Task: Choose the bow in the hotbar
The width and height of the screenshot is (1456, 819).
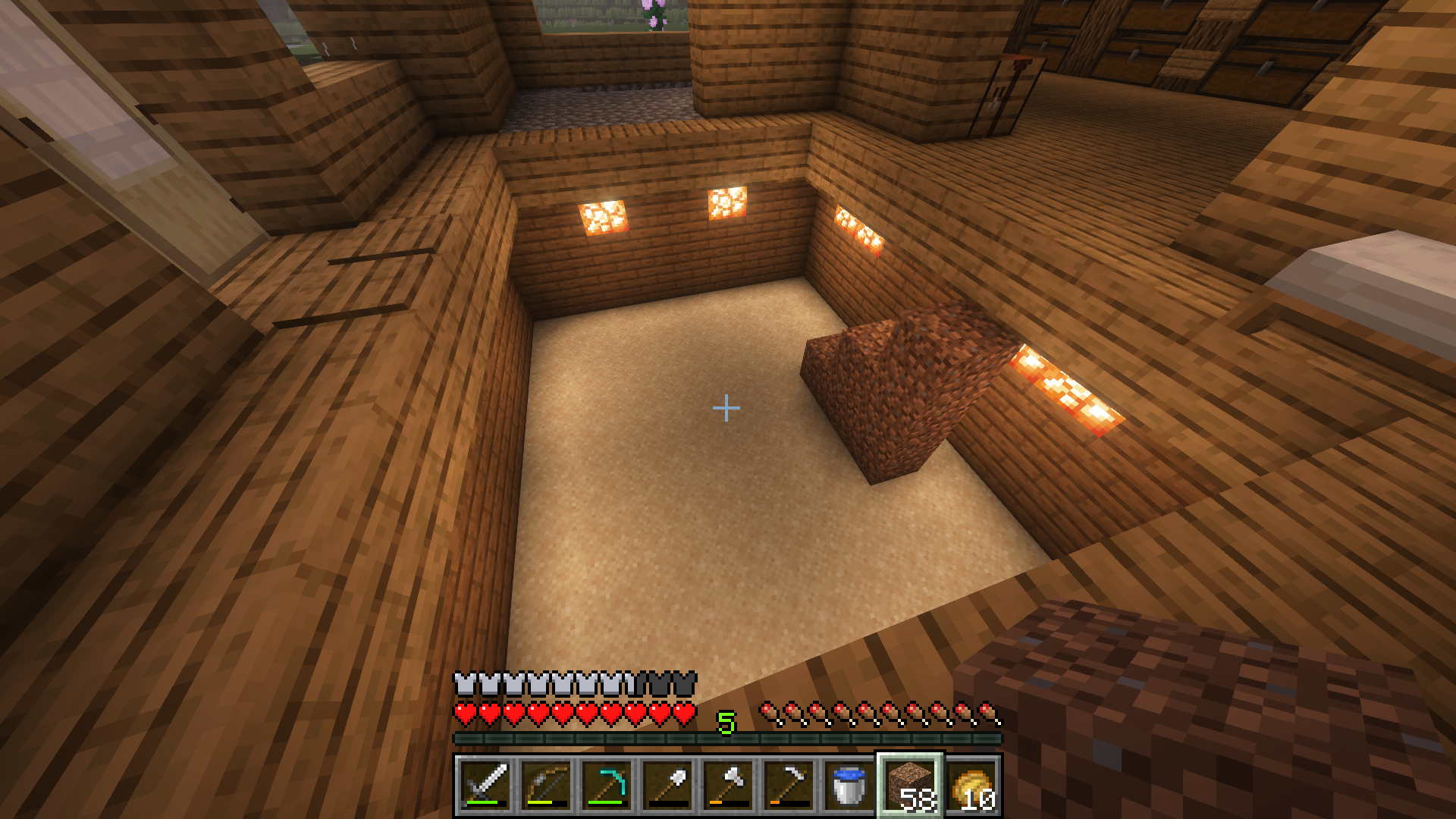Action: 546,785
